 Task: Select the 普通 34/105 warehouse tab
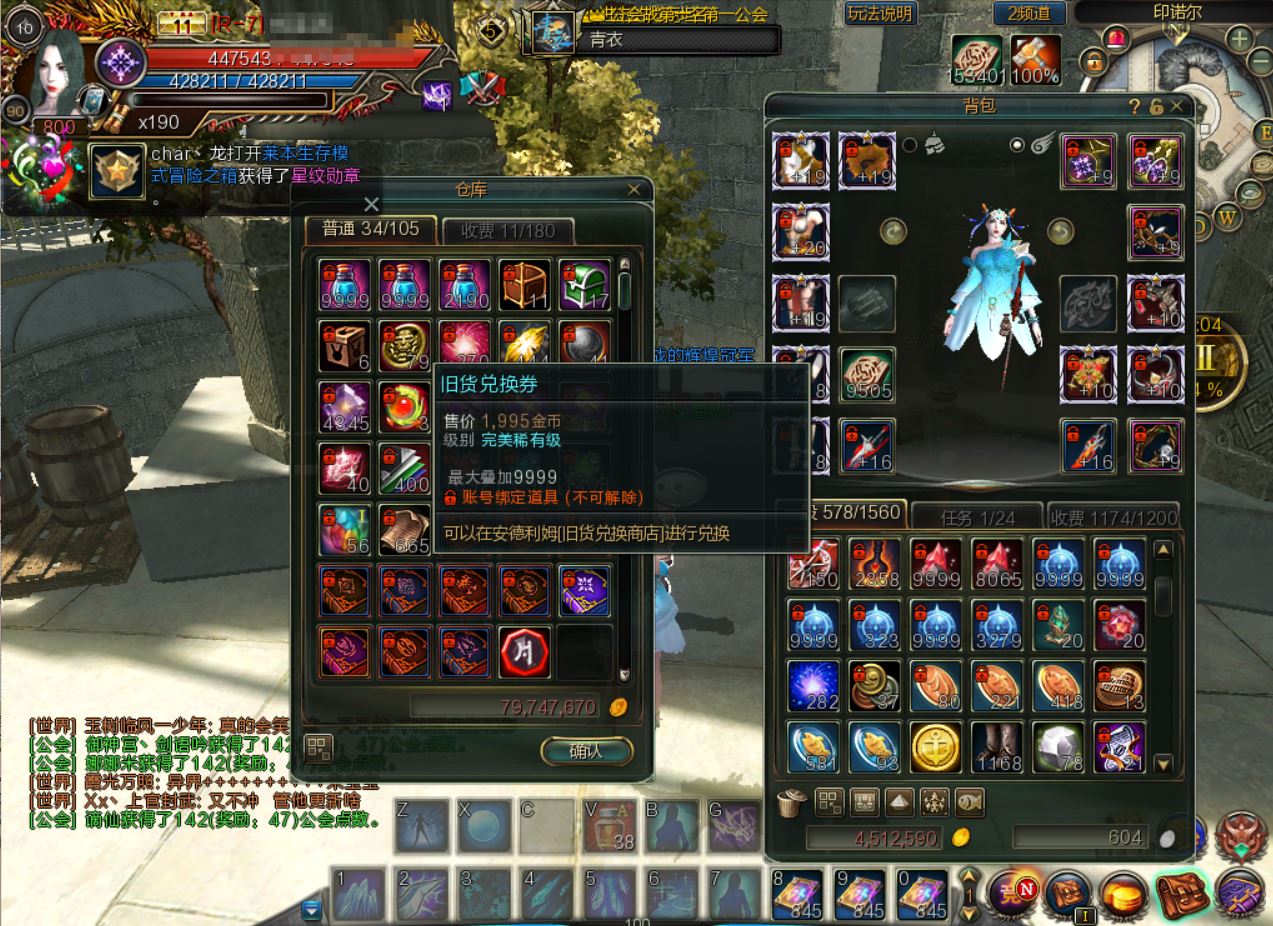click(x=371, y=229)
